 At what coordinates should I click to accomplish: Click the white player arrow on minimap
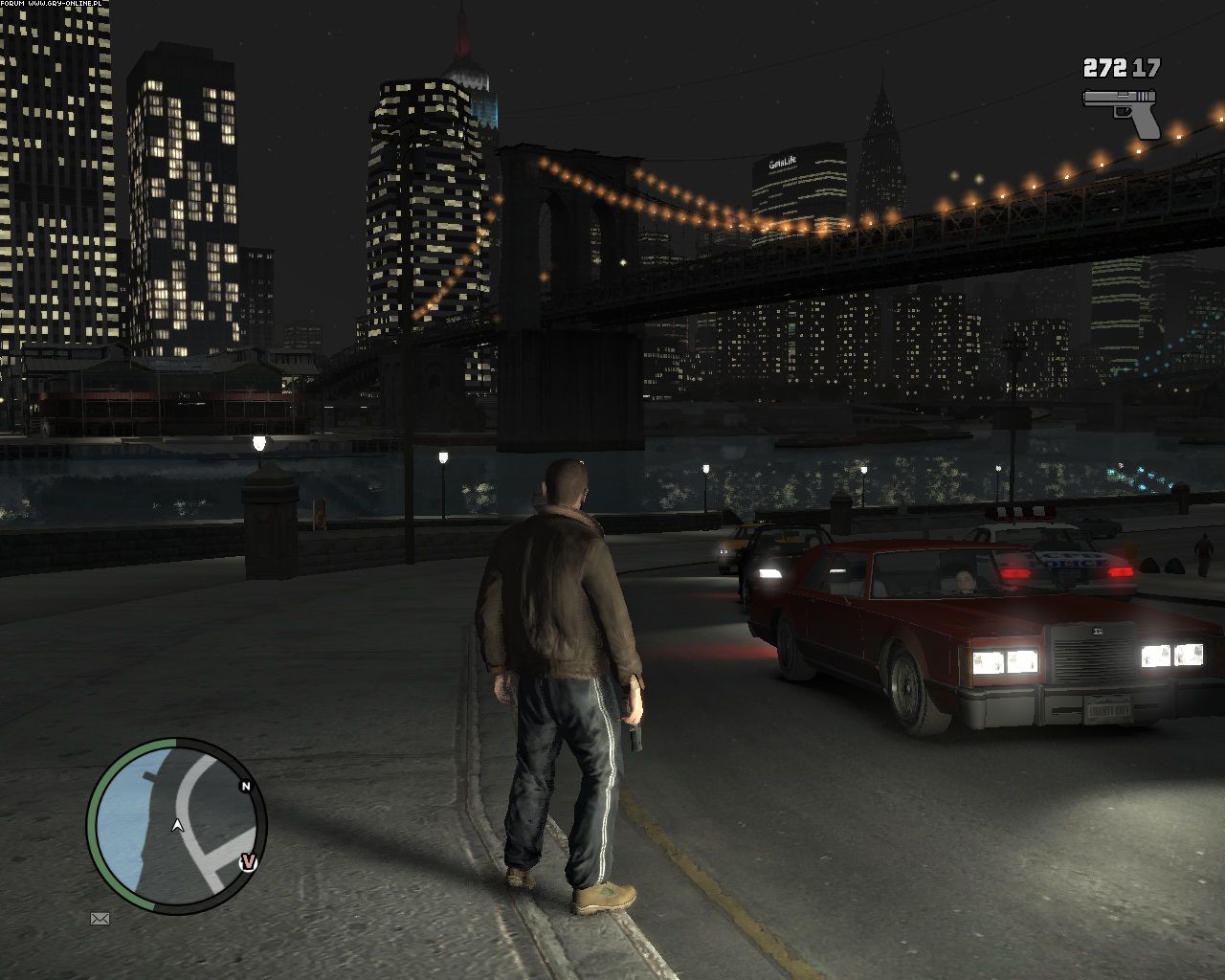[177, 825]
